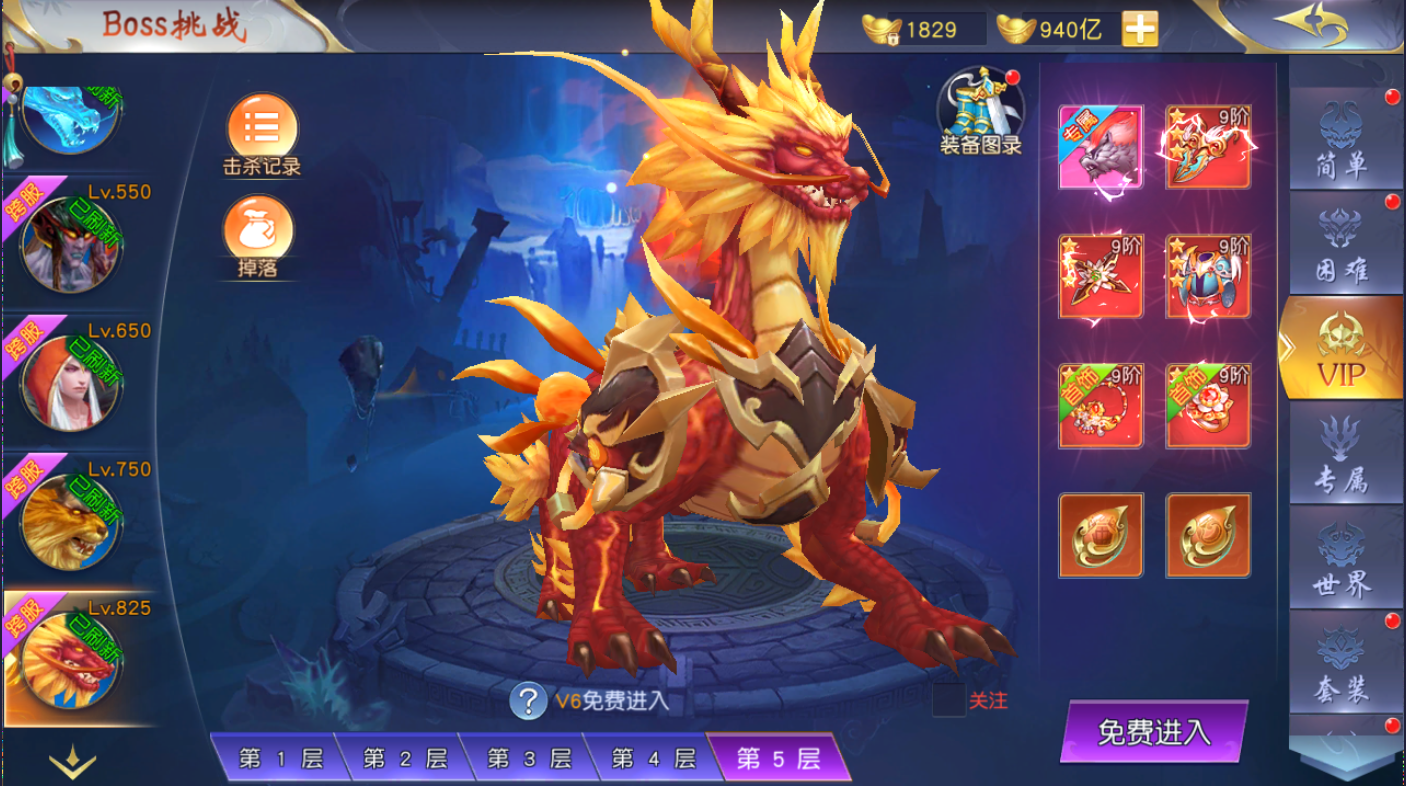Screen dimensions: 1406x786
Task: Tick the 关注 follow checkbox
Action: pyautogui.click(x=949, y=700)
